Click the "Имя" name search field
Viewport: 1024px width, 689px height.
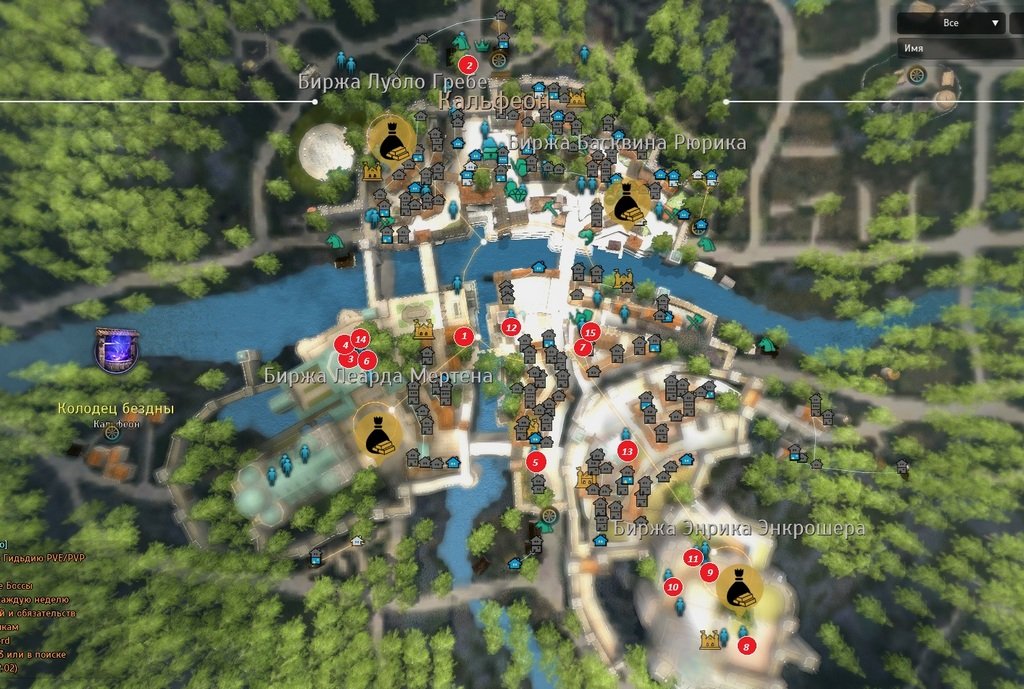[x=960, y=47]
